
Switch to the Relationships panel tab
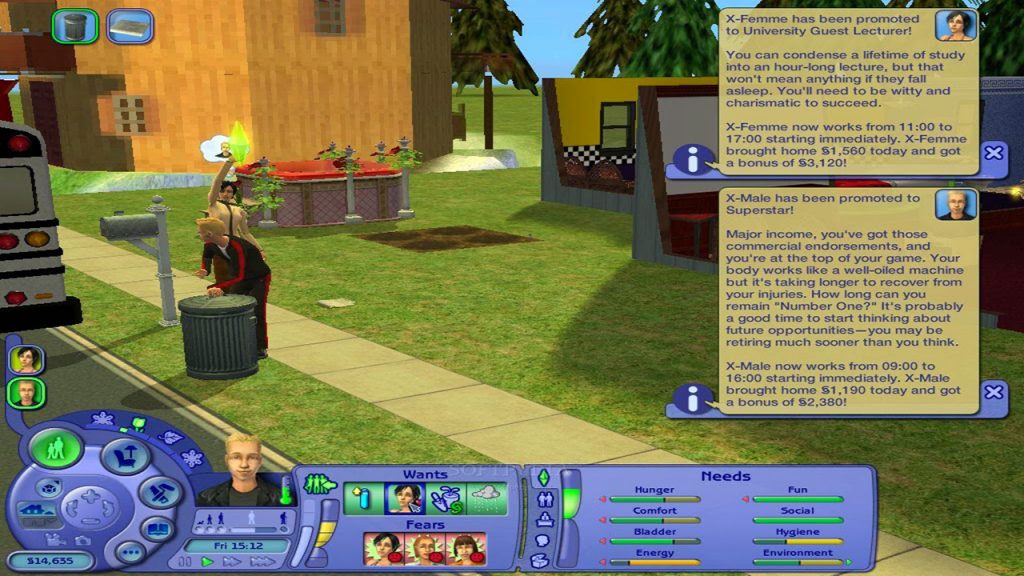tap(544, 498)
